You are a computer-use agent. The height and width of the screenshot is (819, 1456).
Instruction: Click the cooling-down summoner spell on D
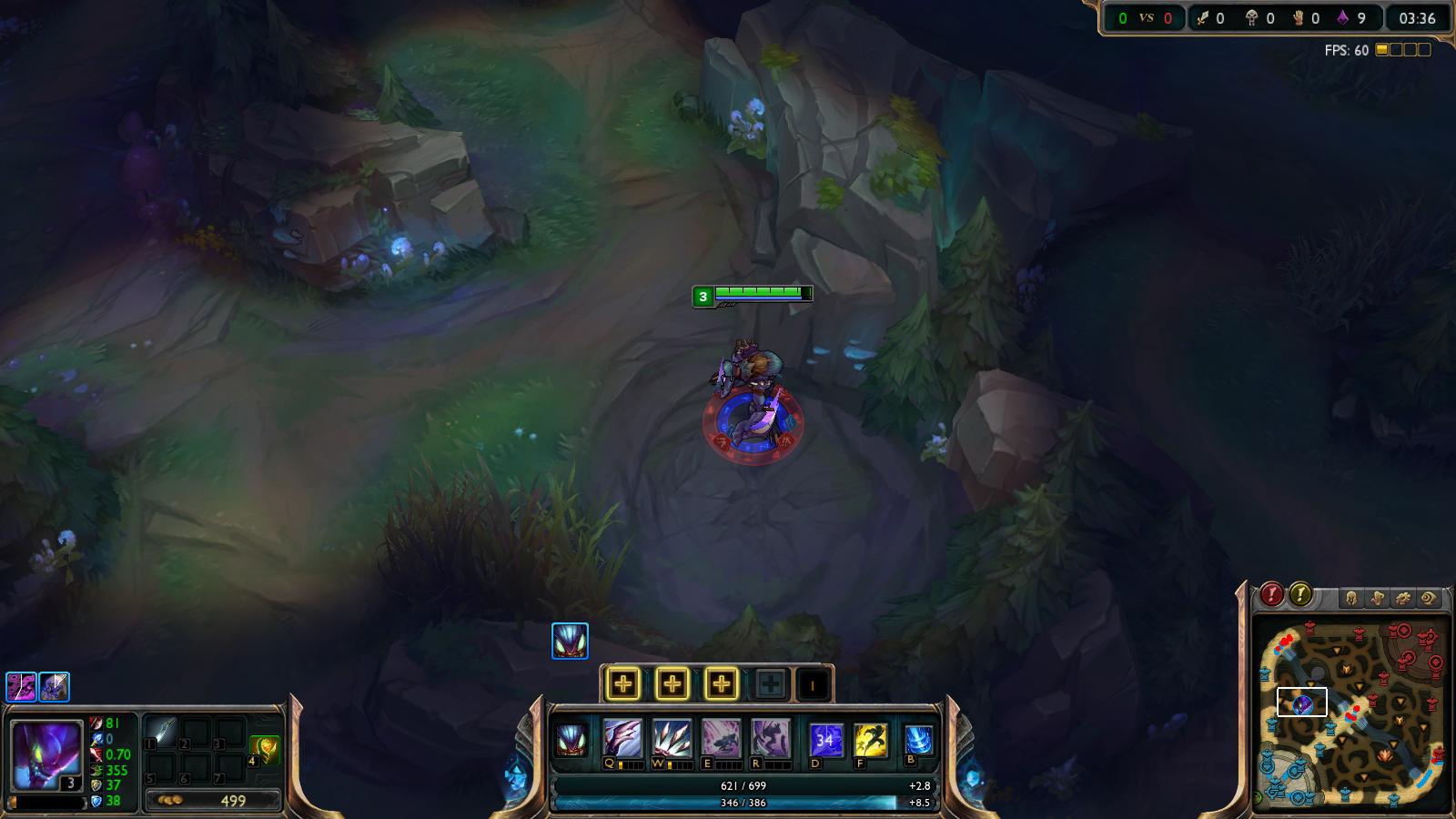tap(826, 737)
